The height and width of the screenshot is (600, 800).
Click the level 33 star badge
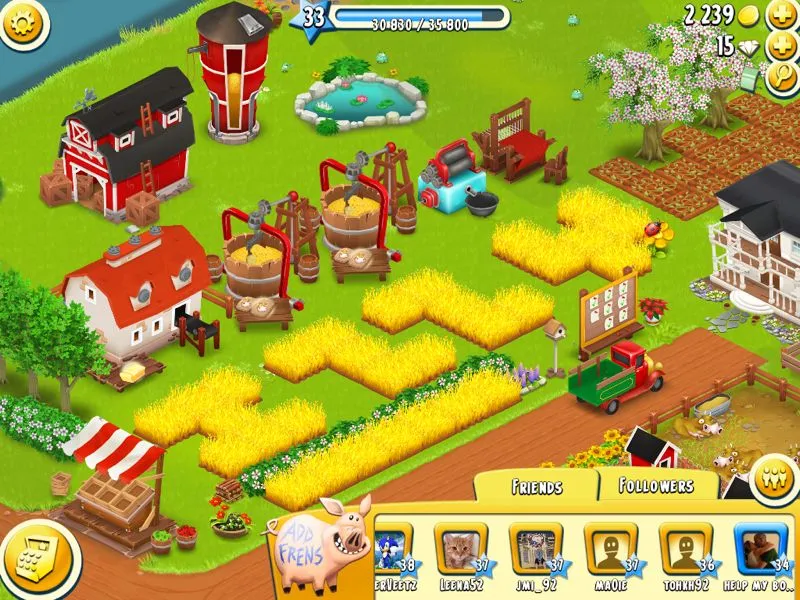[313, 17]
